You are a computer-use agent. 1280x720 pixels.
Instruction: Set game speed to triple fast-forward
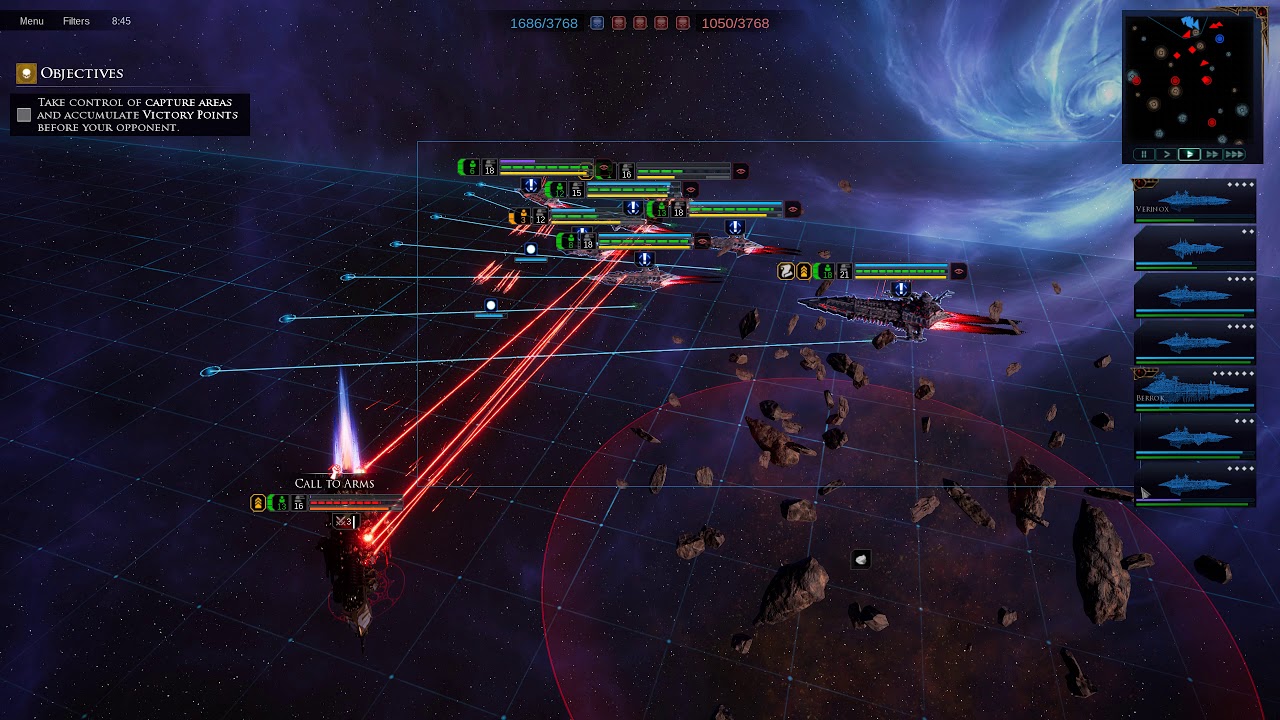tap(1235, 154)
